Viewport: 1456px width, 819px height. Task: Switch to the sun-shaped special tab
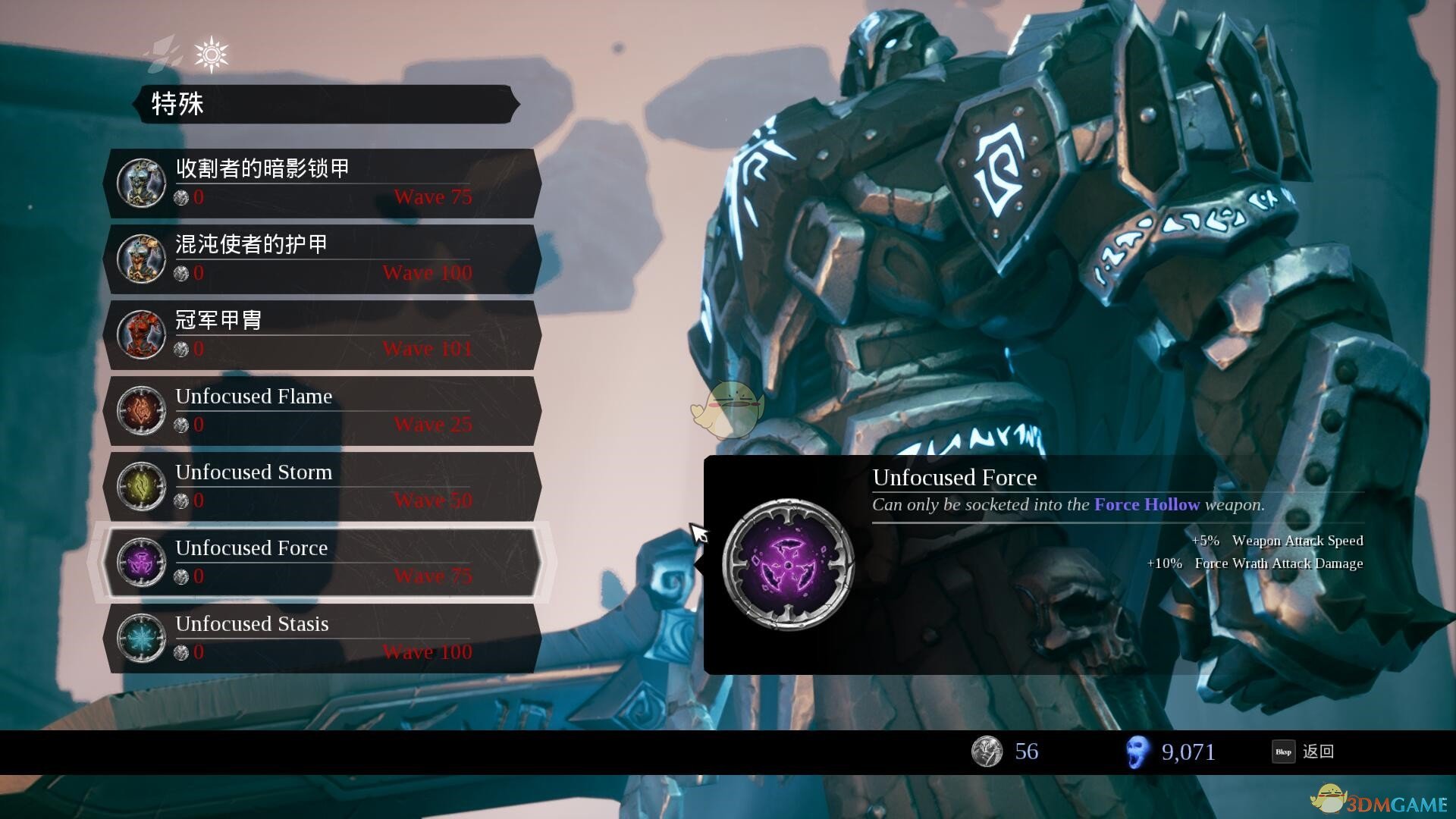coord(211,55)
